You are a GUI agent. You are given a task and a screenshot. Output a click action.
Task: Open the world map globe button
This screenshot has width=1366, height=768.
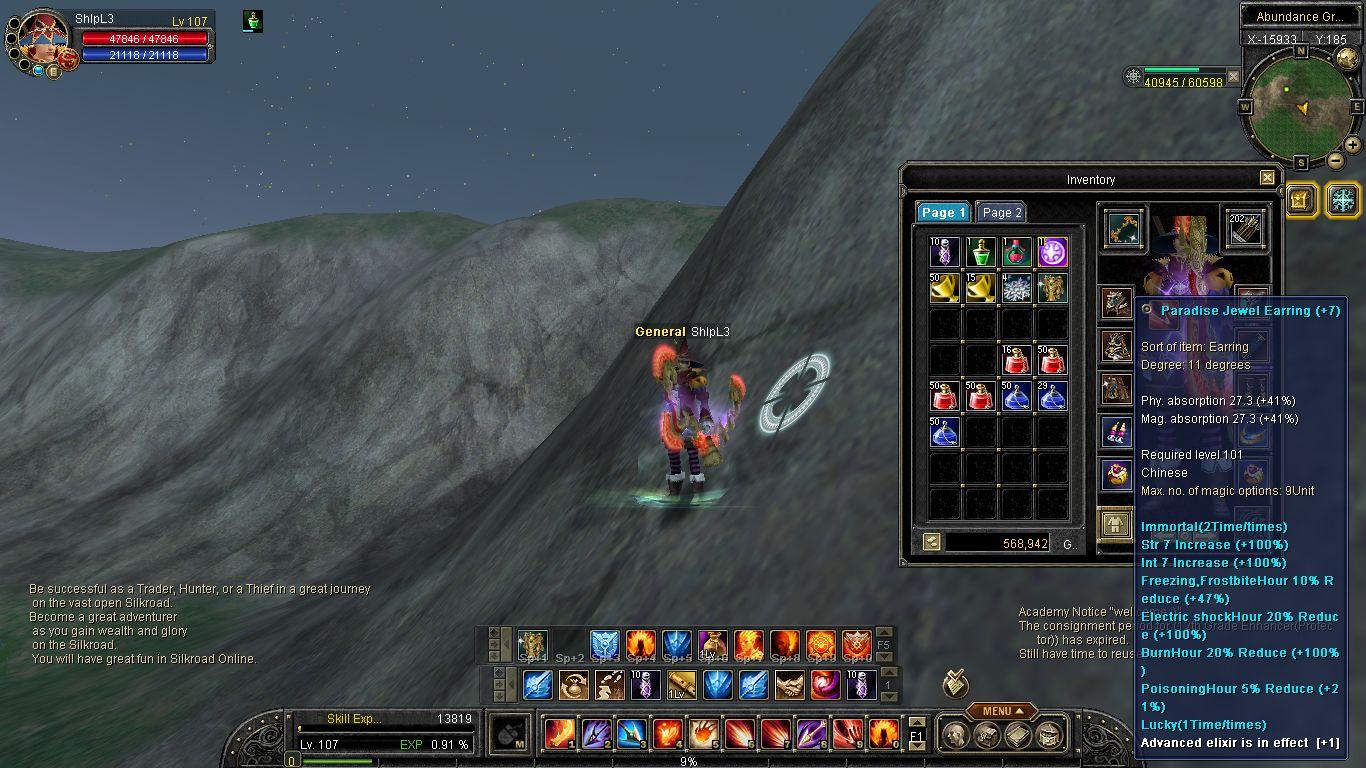(1347, 58)
